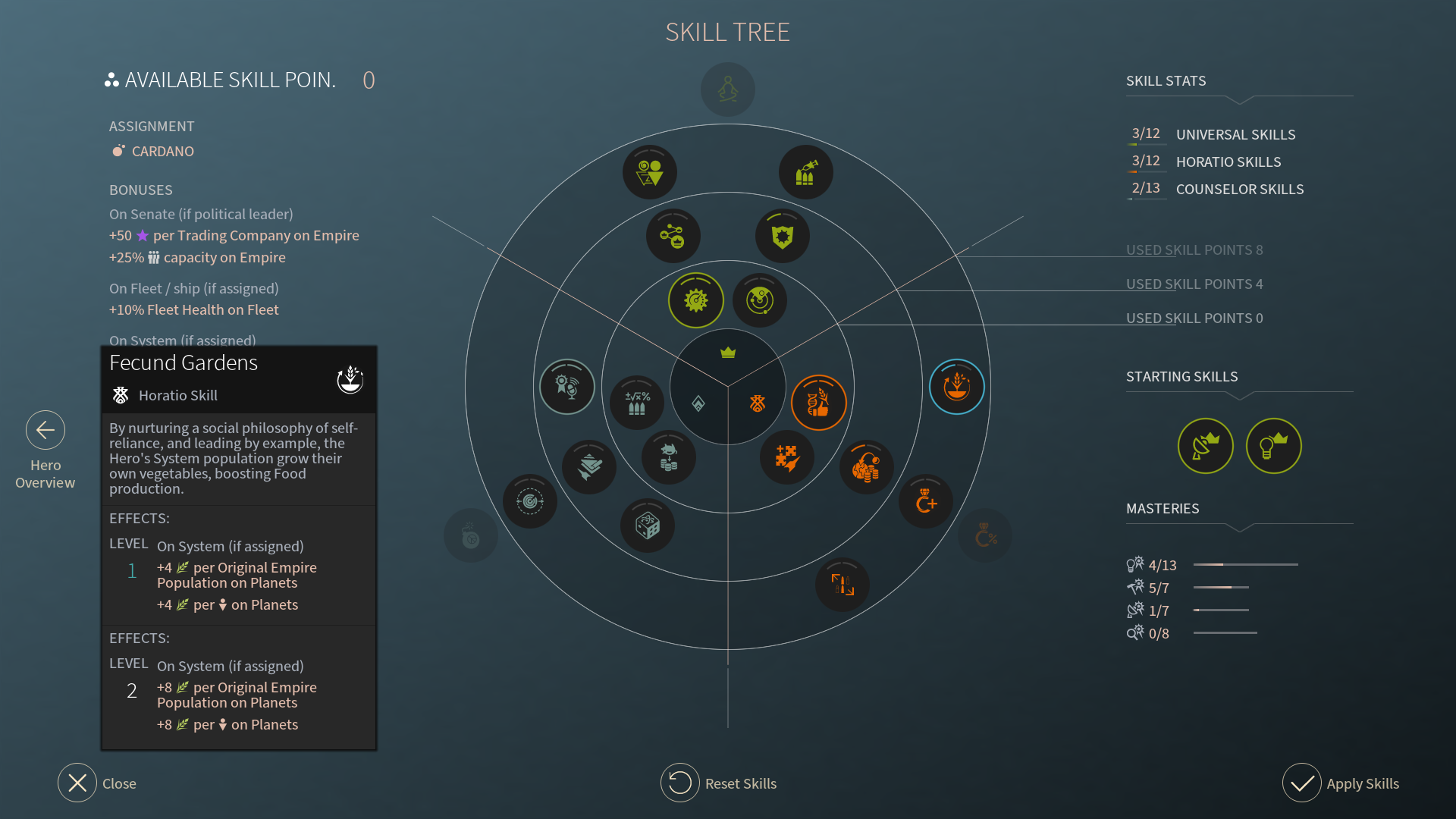
Task: Select the medal and microphone skill
Action: [x=566, y=387]
